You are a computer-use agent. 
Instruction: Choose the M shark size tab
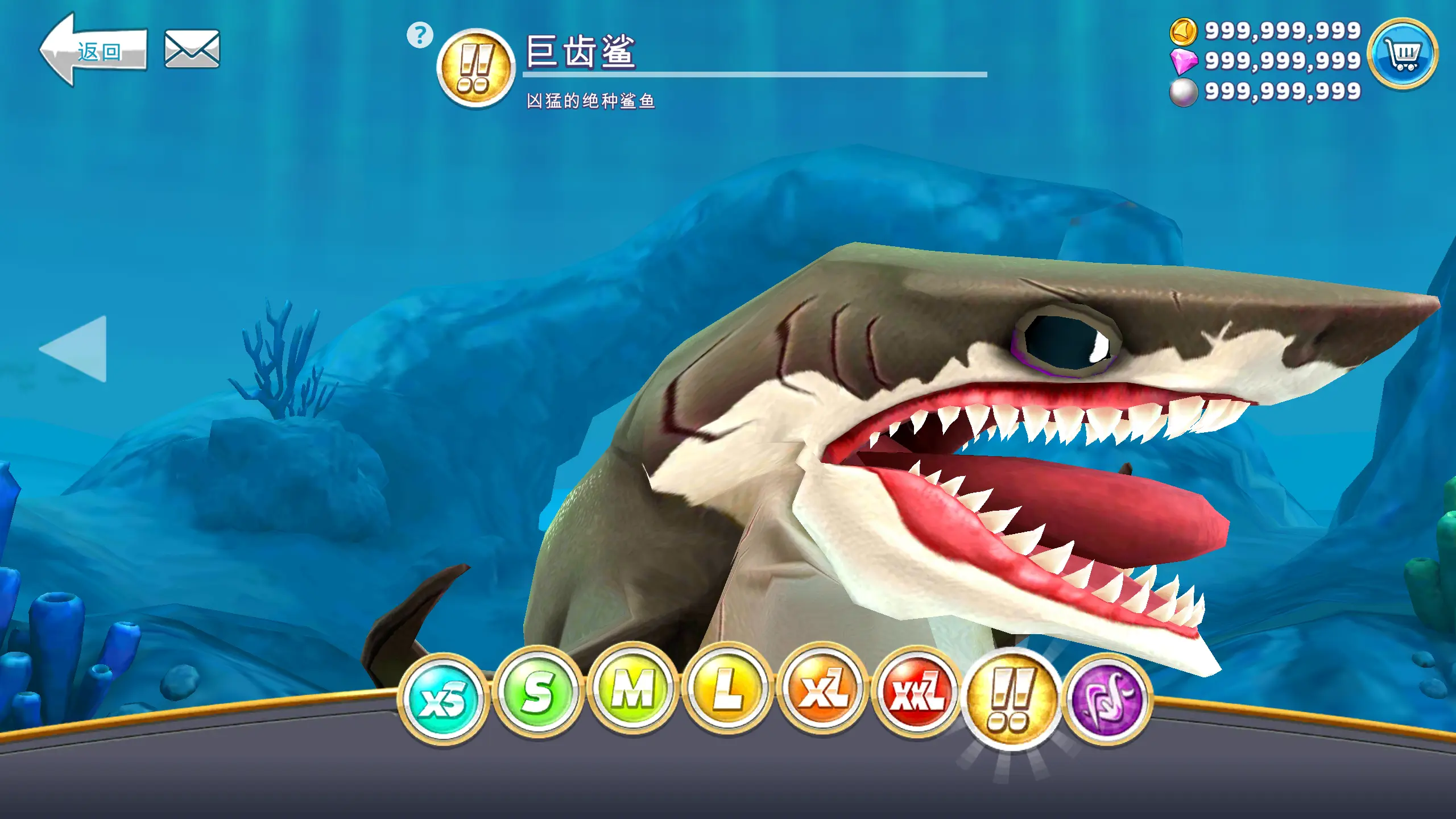click(x=632, y=690)
